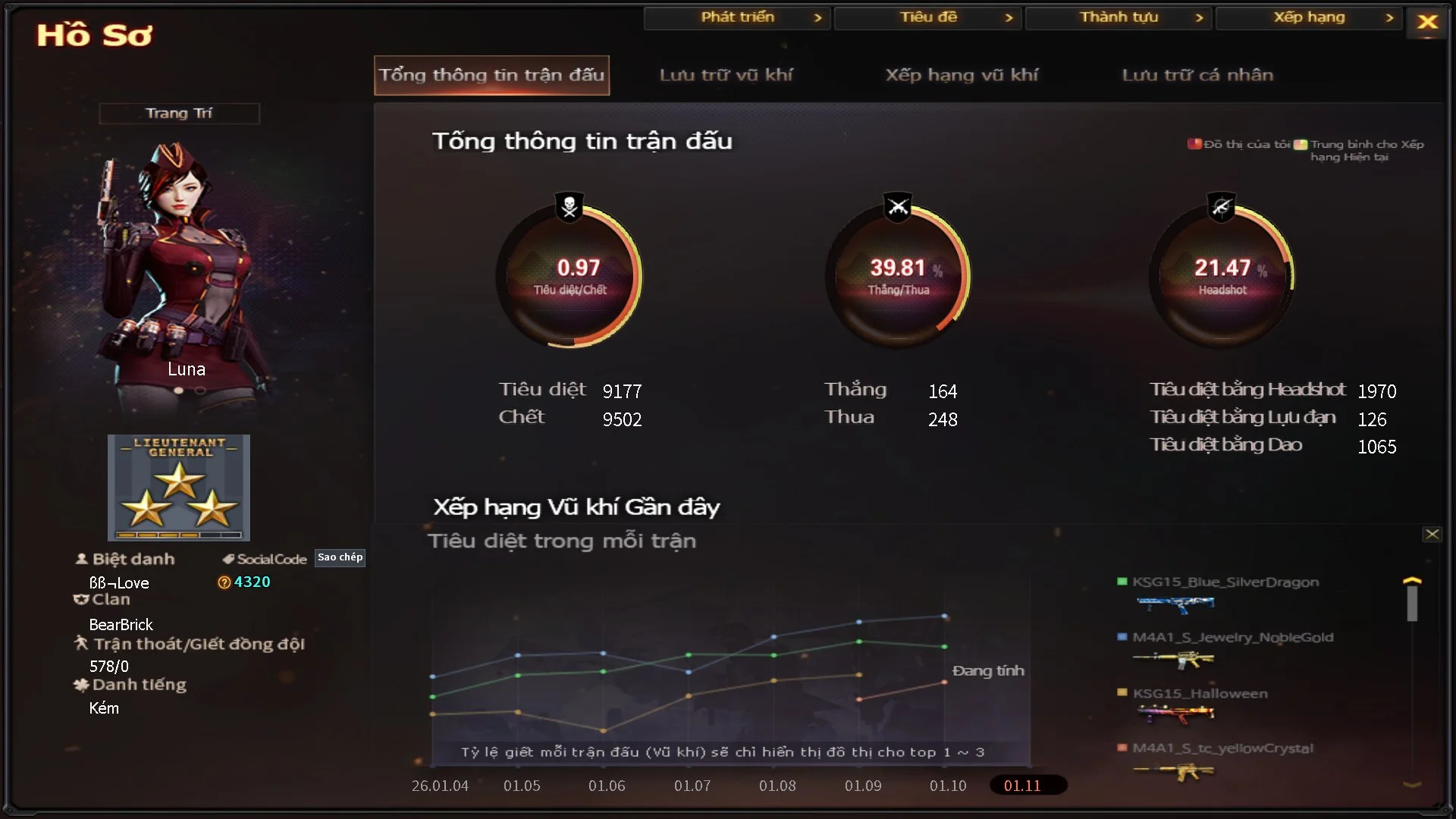Click the tag icon next to SocialCode
This screenshot has width=1456, height=819.
pyautogui.click(x=227, y=559)
